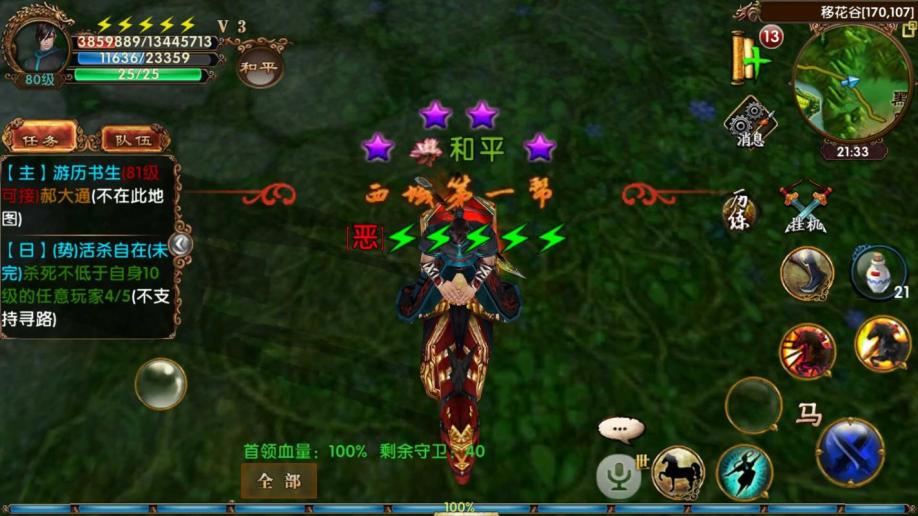Tap the blue crossed blades attack button
Image resolution: width=918 pixels, height=516 pixels.
pyautogui.click(x=851, y=452)
